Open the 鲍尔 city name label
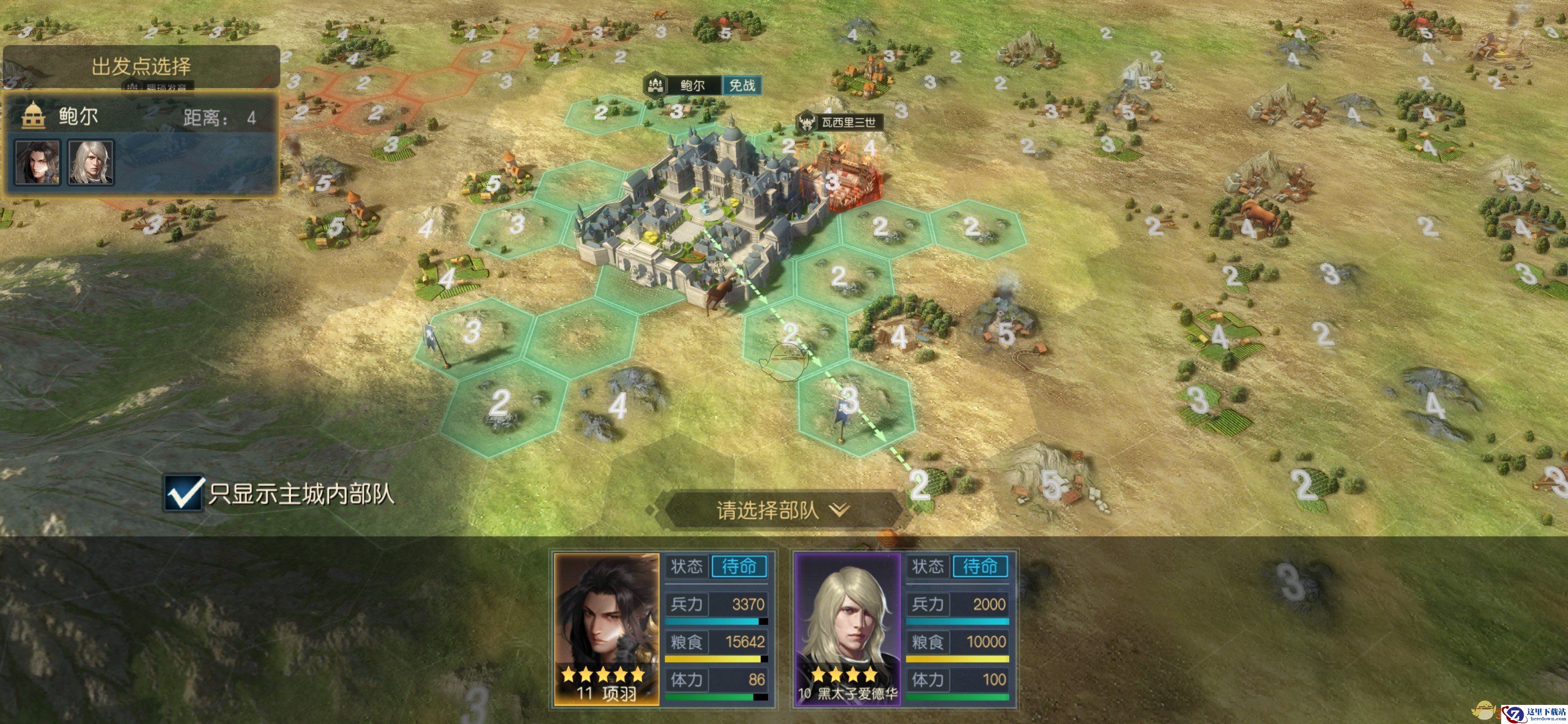This screenshot has height=724, width=1568. click(692, 85)
